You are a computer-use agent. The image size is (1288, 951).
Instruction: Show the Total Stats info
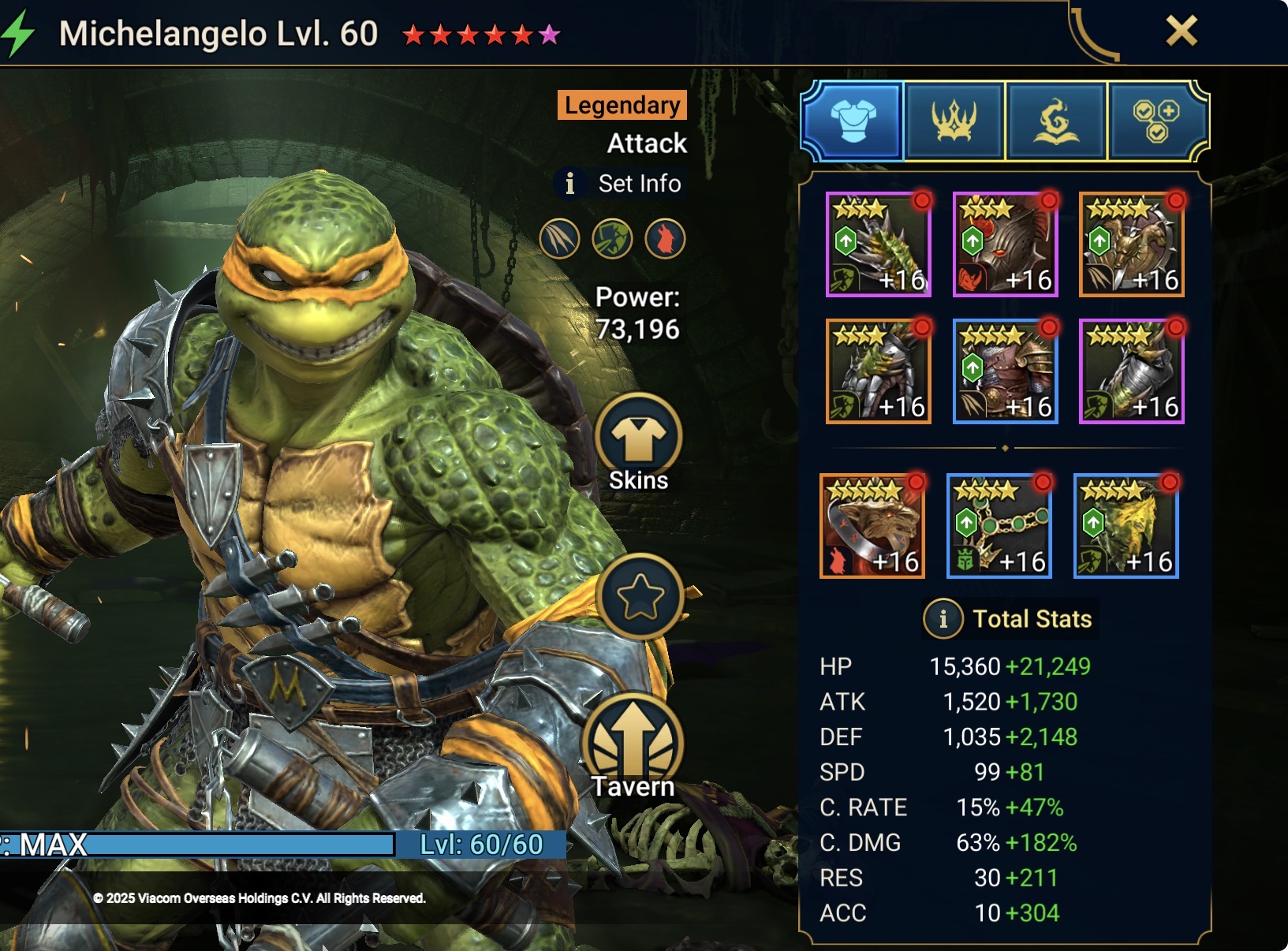tap(943, 619)
